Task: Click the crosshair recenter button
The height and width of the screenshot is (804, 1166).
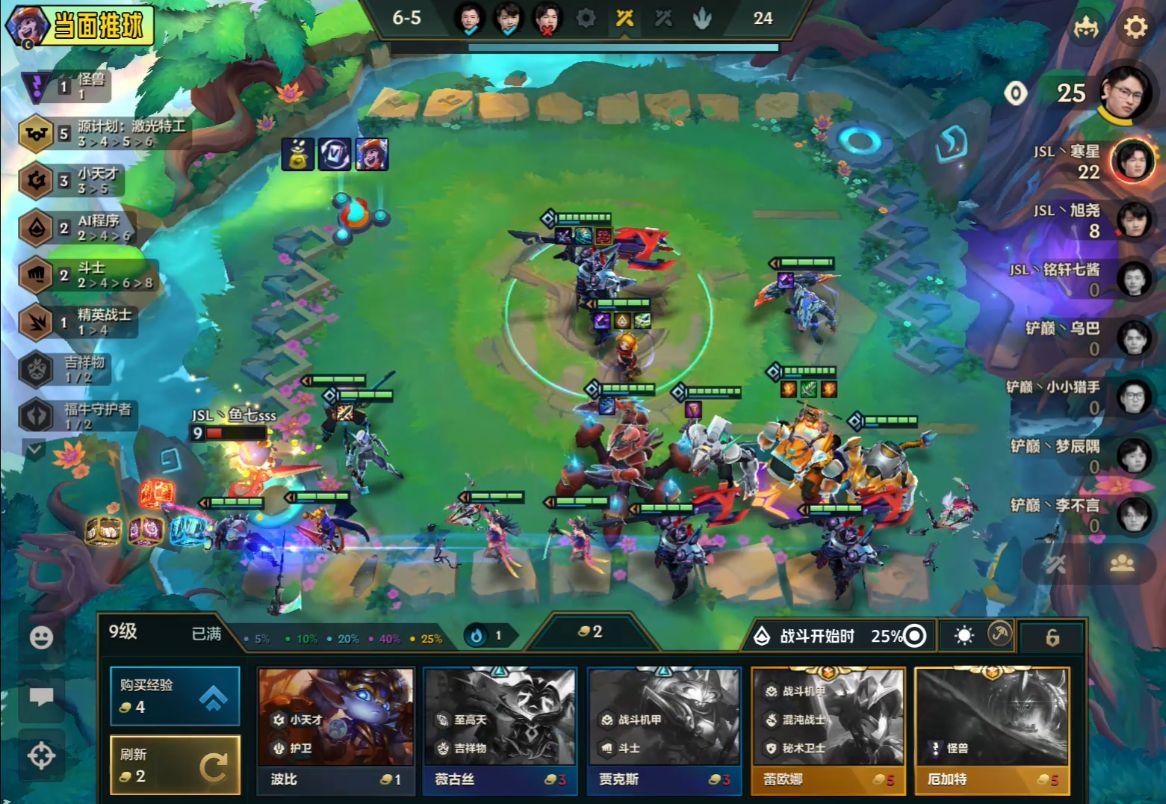Action: [x=41, y=756]
